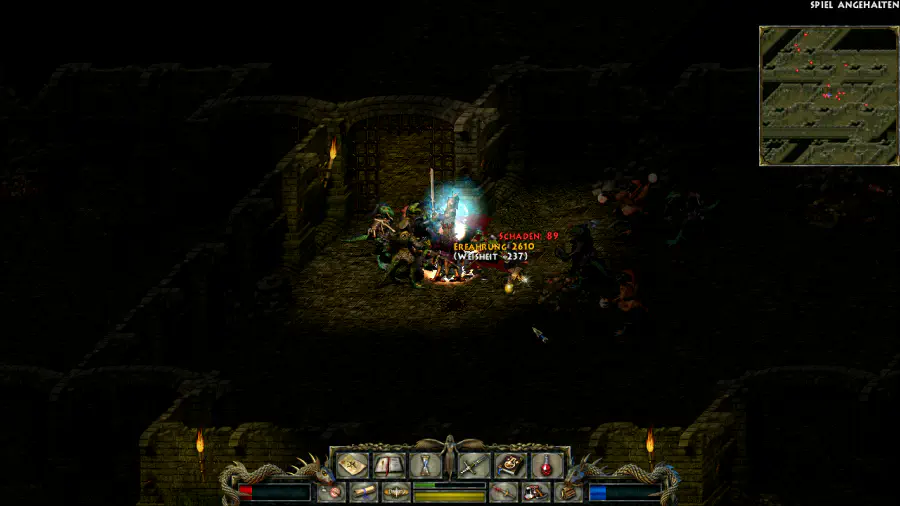Click the red-hilted dagger icon
Viewport: 900px width, 506px height.
click(503, 492)
